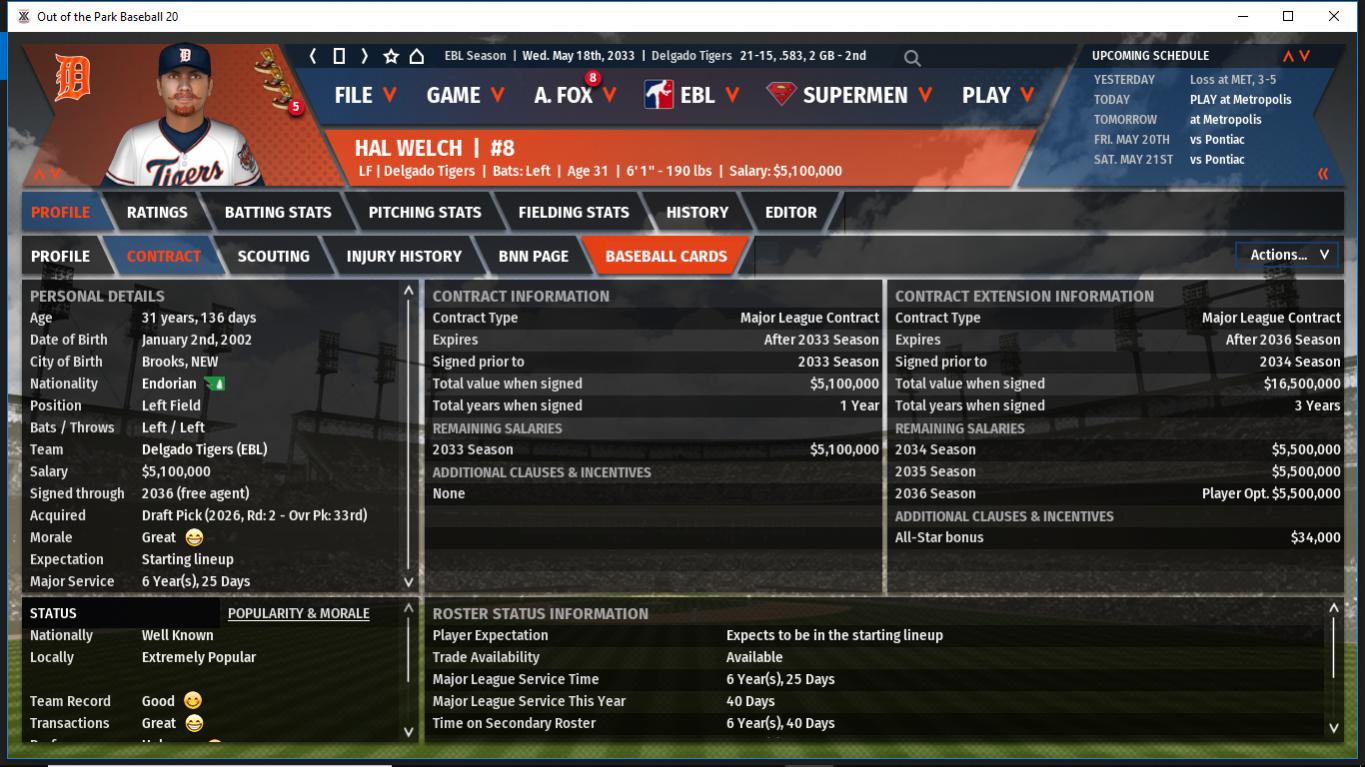1365x767 pixels.
Task: Open the POPULARITY & MORALE section
Action: (298, 613)
